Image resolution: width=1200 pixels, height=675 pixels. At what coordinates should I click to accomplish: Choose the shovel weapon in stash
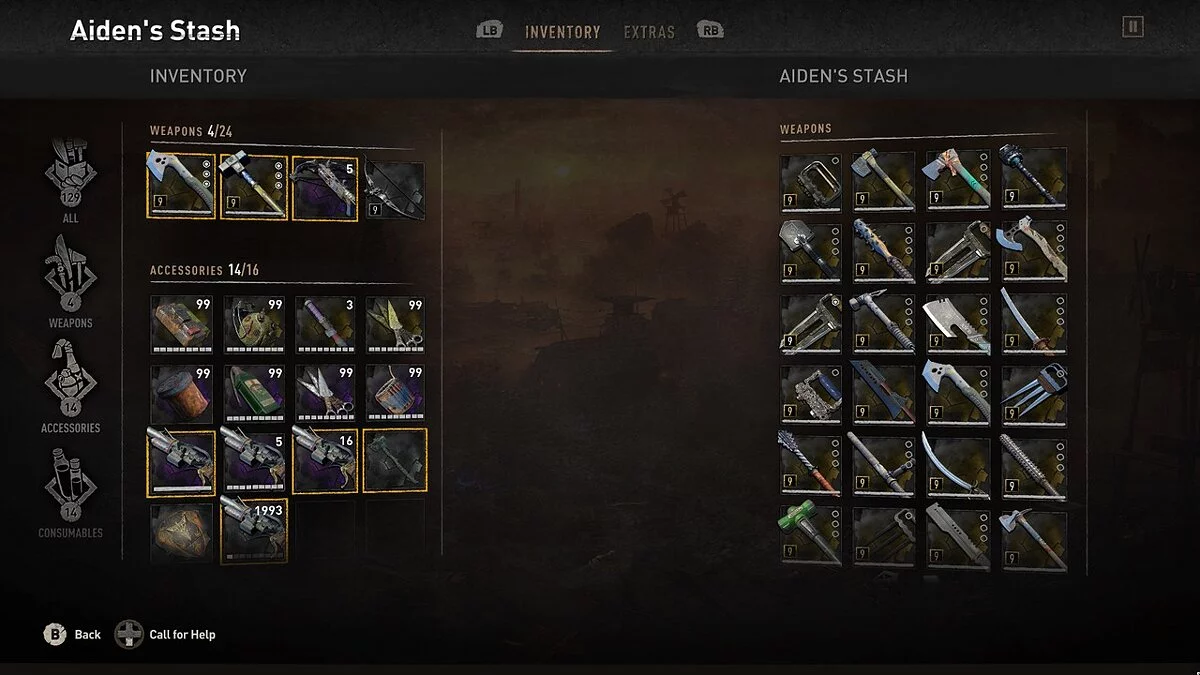[810, 251]
